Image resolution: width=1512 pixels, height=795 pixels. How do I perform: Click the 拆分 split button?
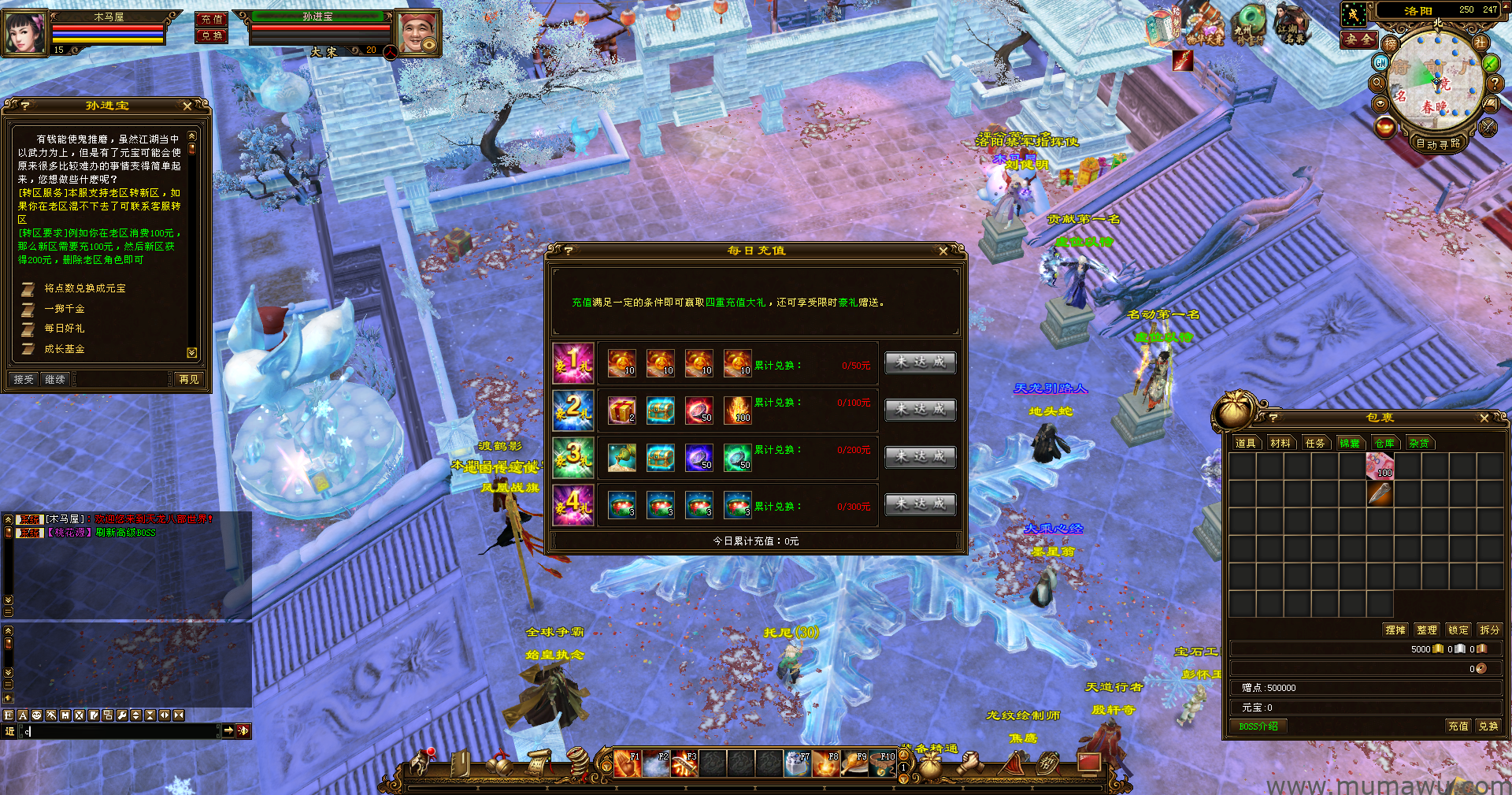[x=1489, y=630]
